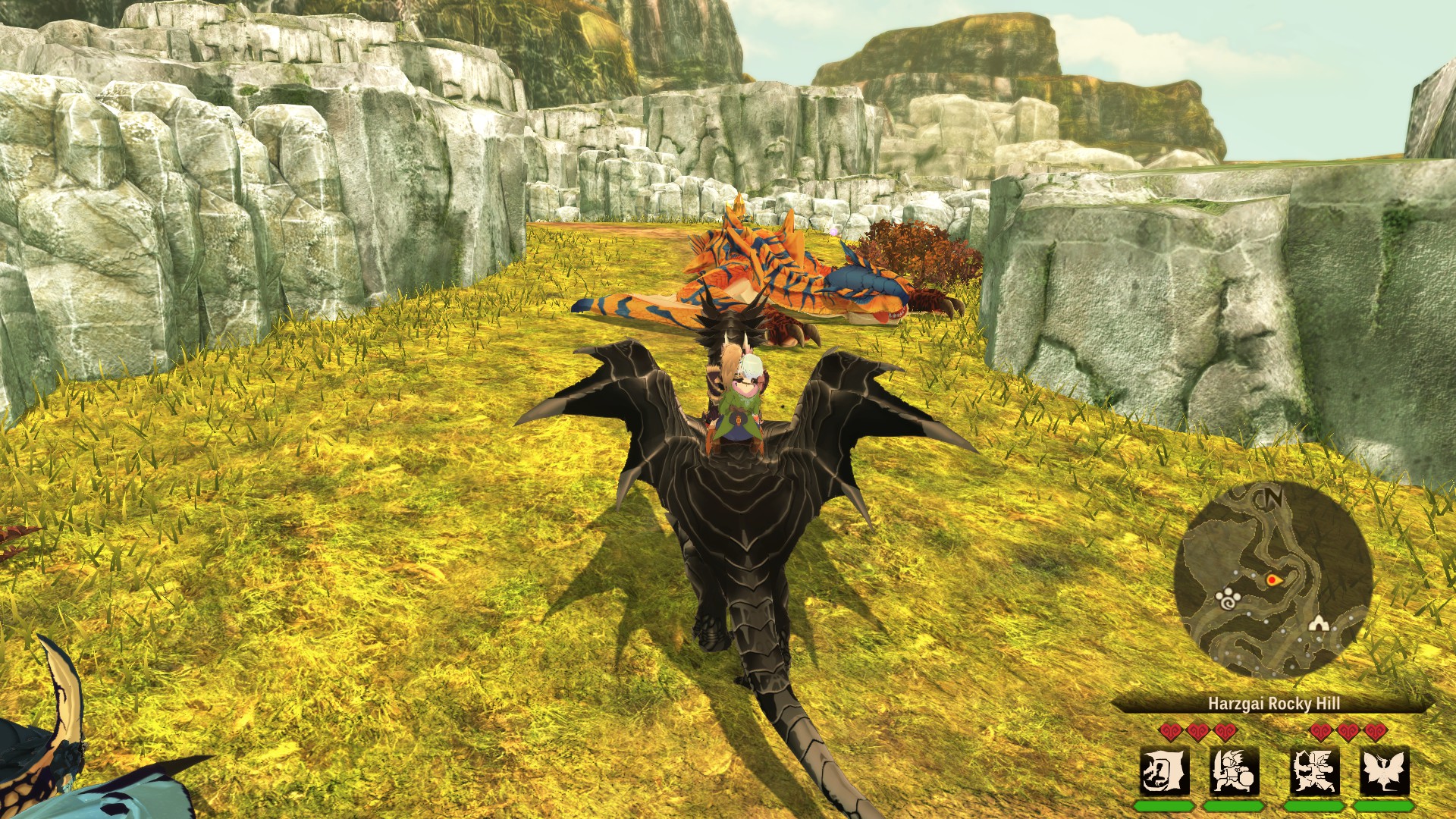Select the monster head party icon
The width and height of the screenshot is (1456, 819).
click(1164, 772)
